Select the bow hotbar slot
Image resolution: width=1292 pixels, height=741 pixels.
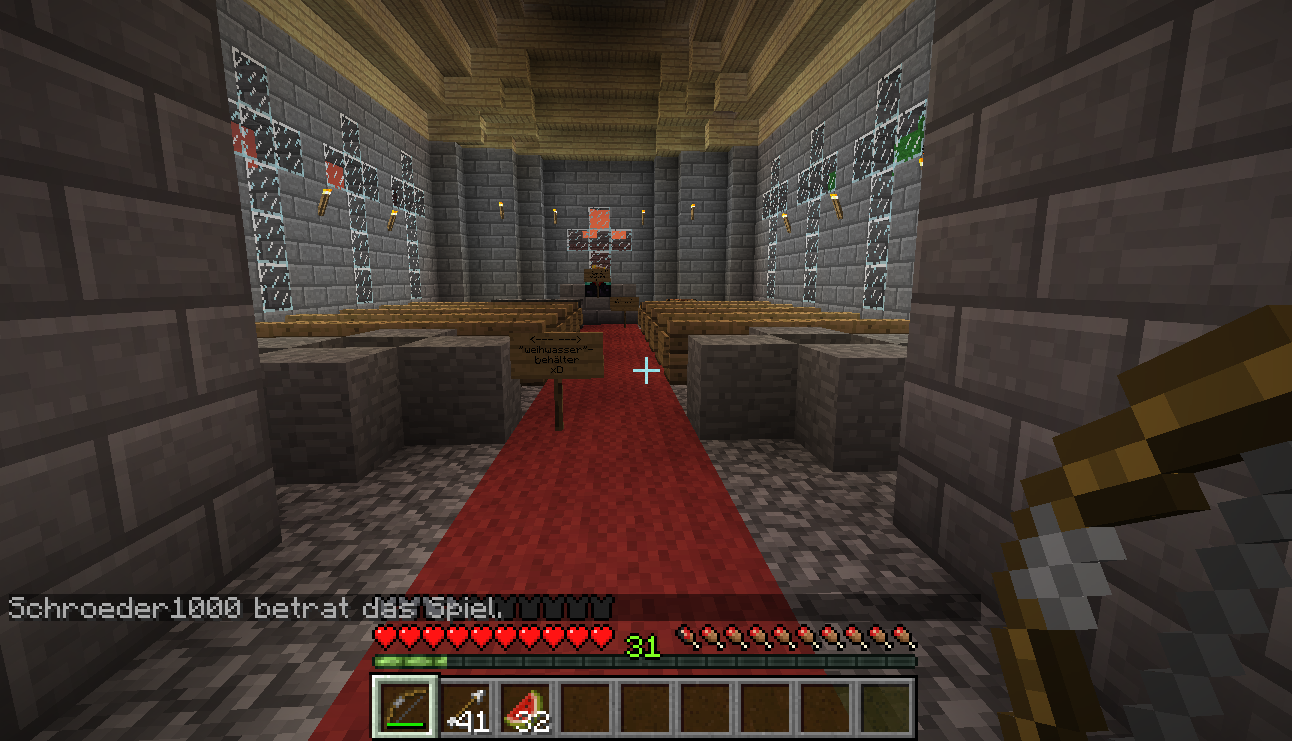coord(405,707)
